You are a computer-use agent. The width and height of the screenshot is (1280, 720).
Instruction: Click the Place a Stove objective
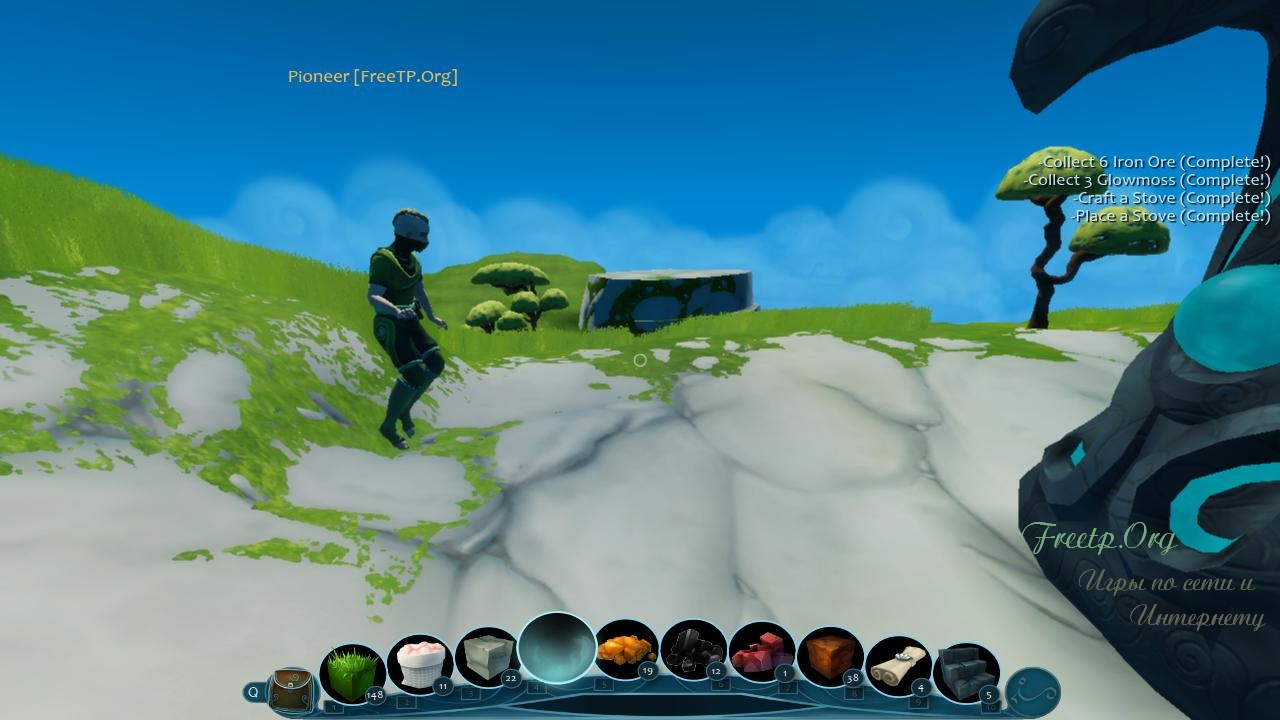click(x=1171, y=216)
